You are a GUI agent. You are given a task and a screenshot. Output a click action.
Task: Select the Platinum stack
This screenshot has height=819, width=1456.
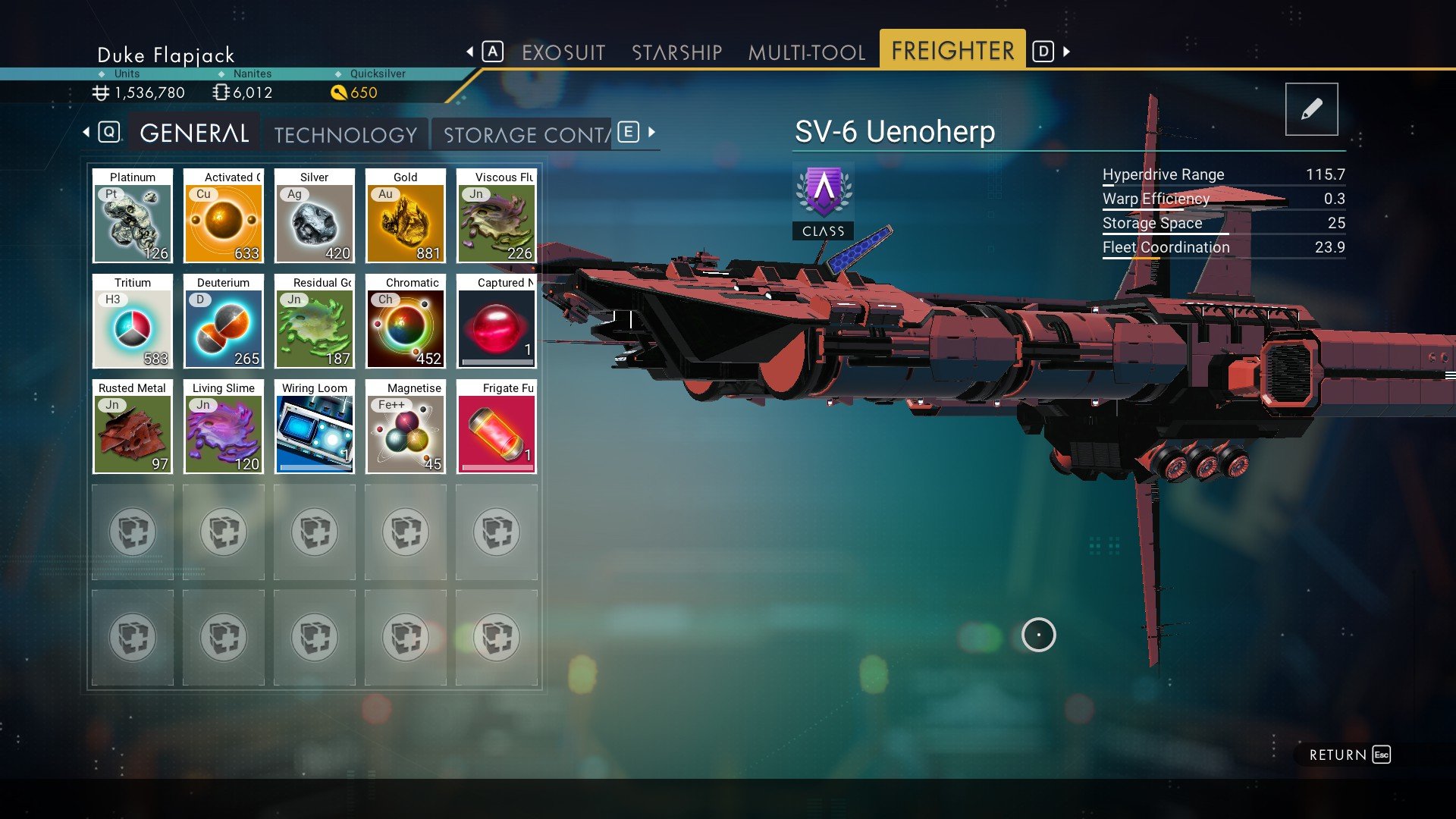pos(133,216)
